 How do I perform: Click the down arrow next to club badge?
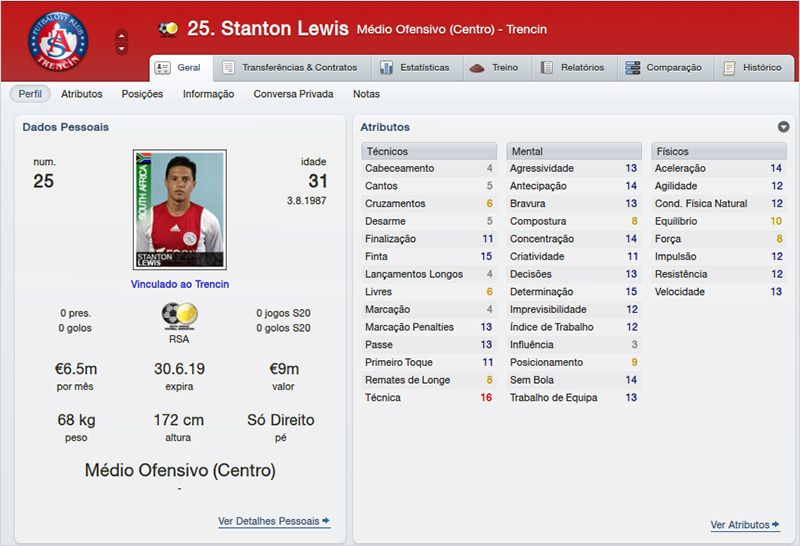tap(122, 49)
